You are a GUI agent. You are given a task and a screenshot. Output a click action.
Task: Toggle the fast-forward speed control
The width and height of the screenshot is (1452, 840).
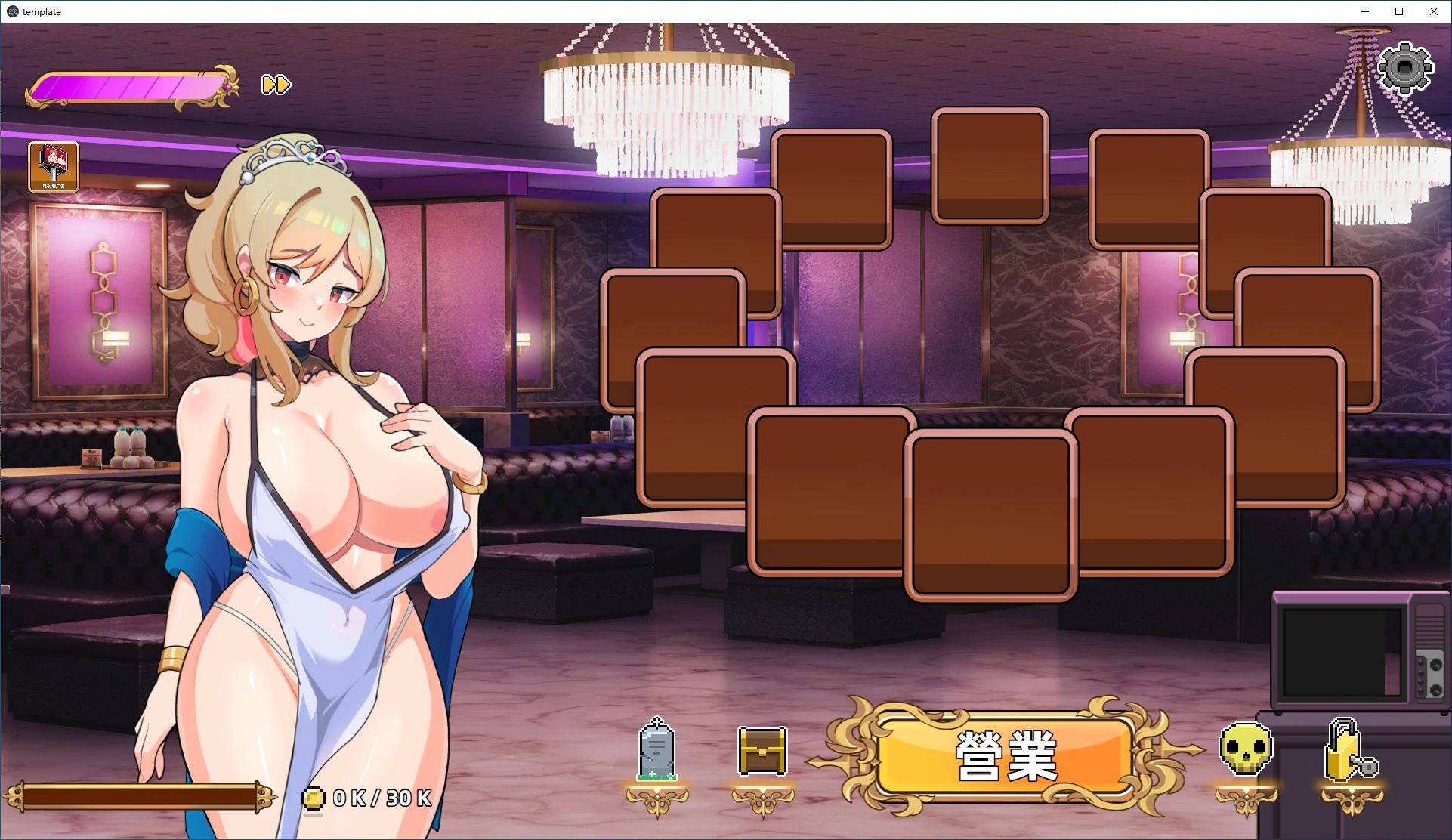[274, 85]
